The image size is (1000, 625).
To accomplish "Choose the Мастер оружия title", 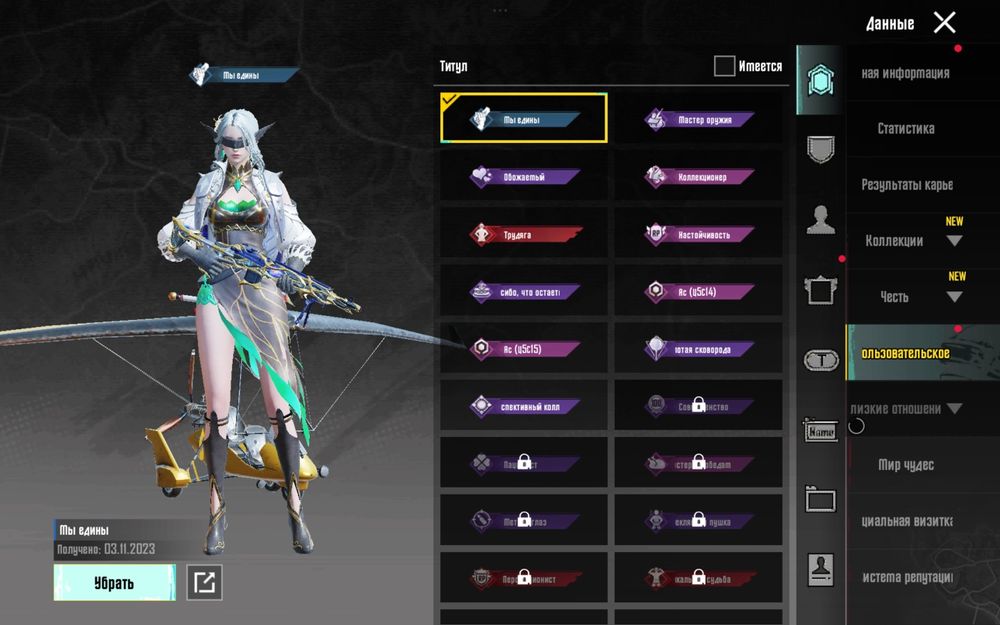I will 699,120.
